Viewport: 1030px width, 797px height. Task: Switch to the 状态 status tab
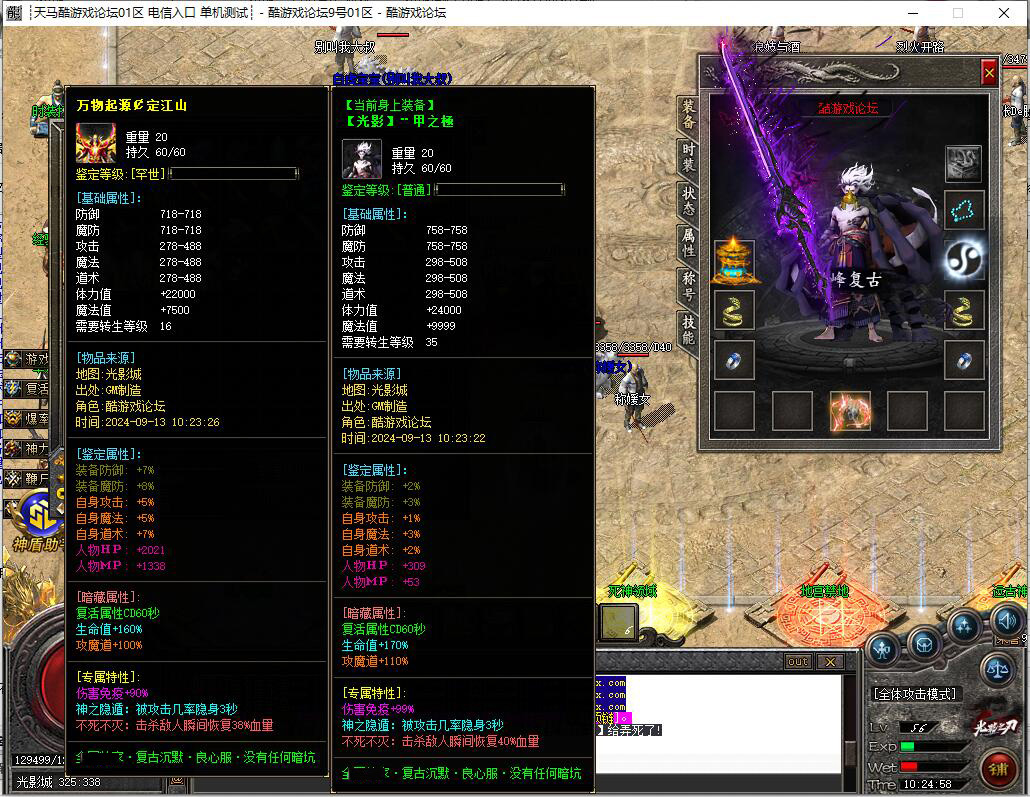click(688, 200)
